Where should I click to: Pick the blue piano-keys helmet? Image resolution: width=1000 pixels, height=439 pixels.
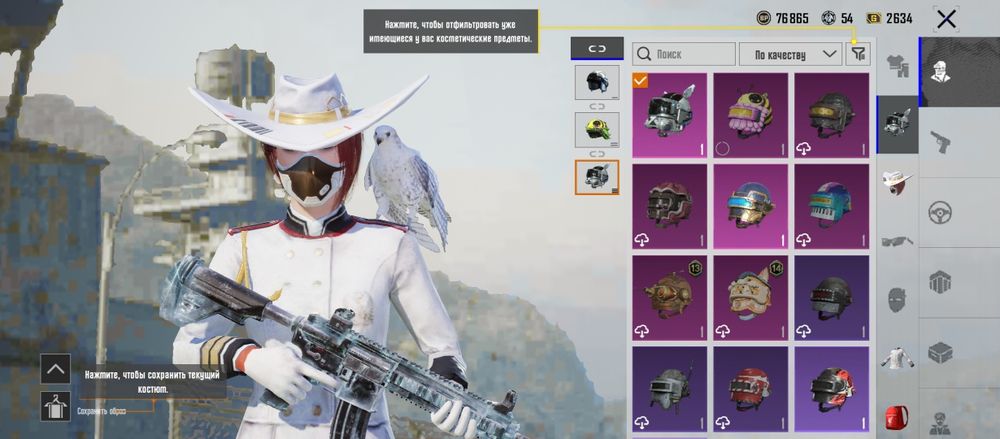[x=831, y=206]
